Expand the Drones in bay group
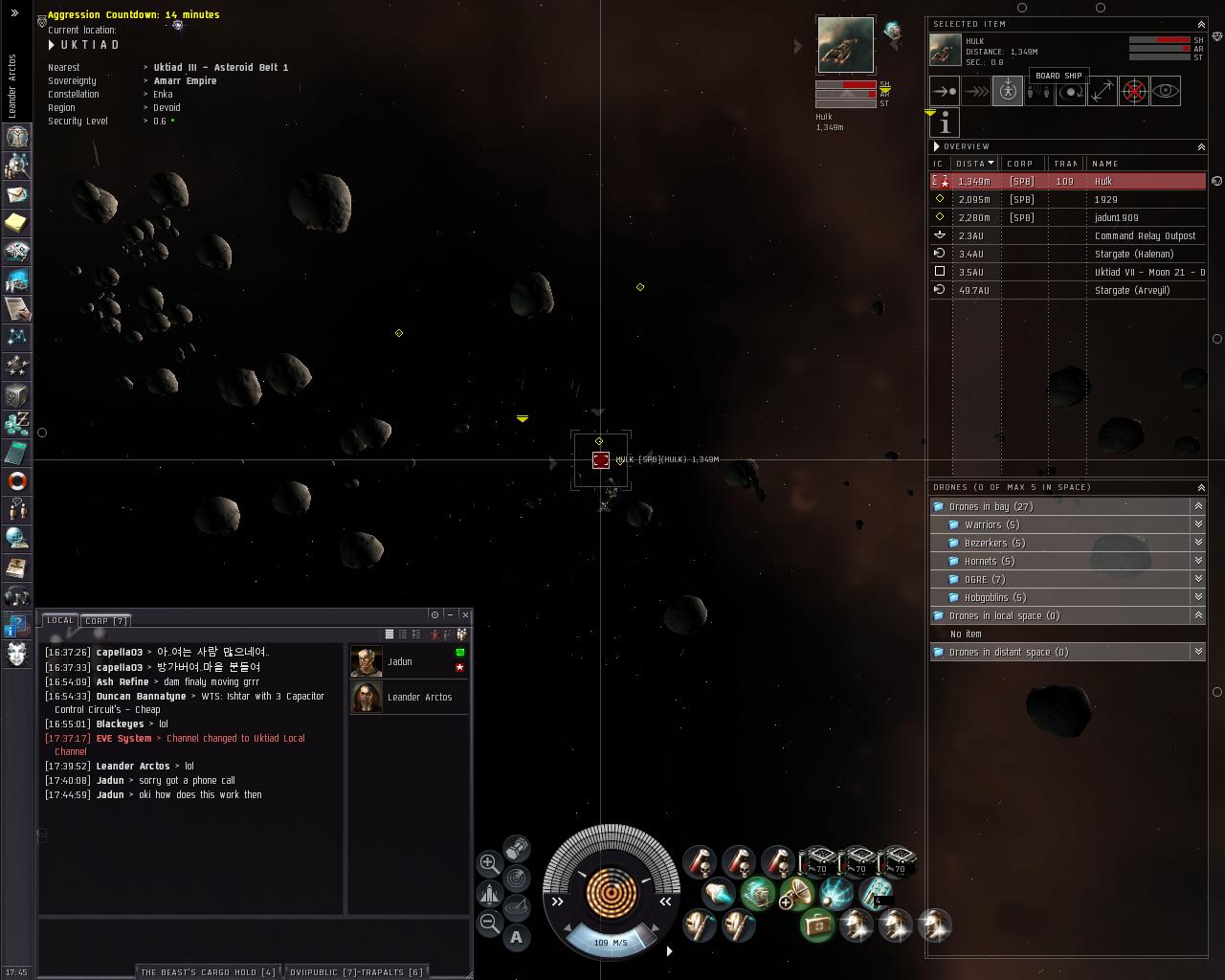Image resolution: width=1225 pixels, height=980 pixels. 990,506
